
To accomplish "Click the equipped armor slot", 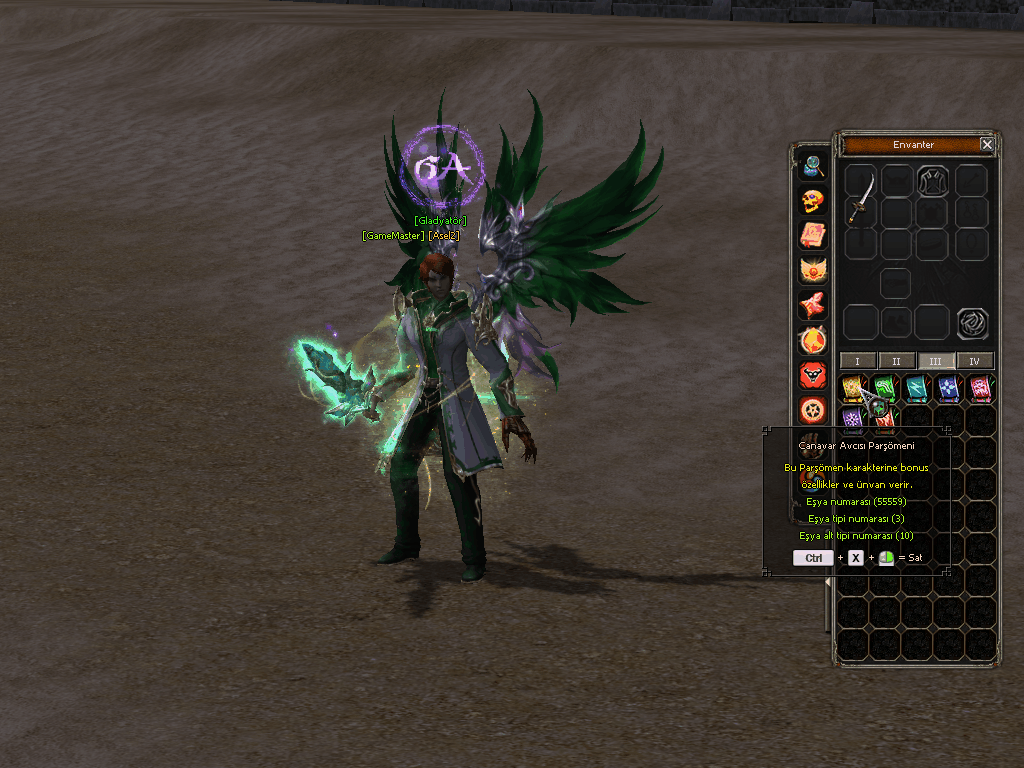I will (x=933, y=181).
